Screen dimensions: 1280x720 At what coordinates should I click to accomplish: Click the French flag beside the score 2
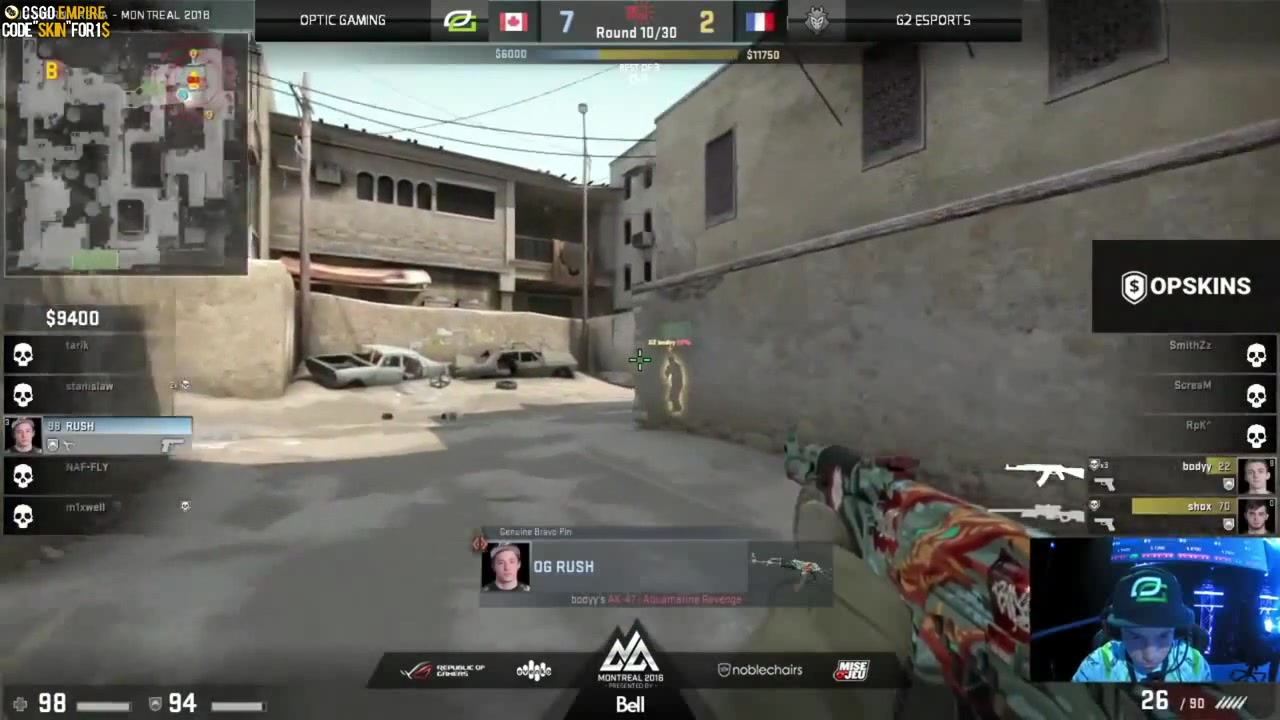760,20
